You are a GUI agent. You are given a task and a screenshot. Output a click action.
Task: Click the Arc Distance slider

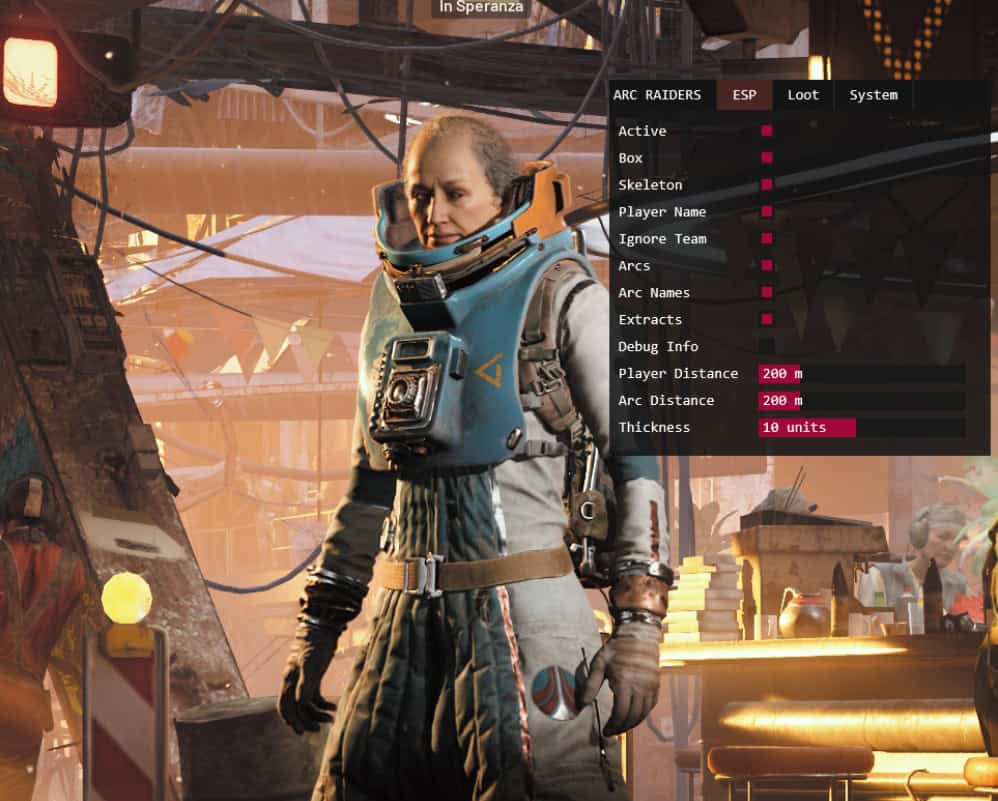tap(861, 401)
